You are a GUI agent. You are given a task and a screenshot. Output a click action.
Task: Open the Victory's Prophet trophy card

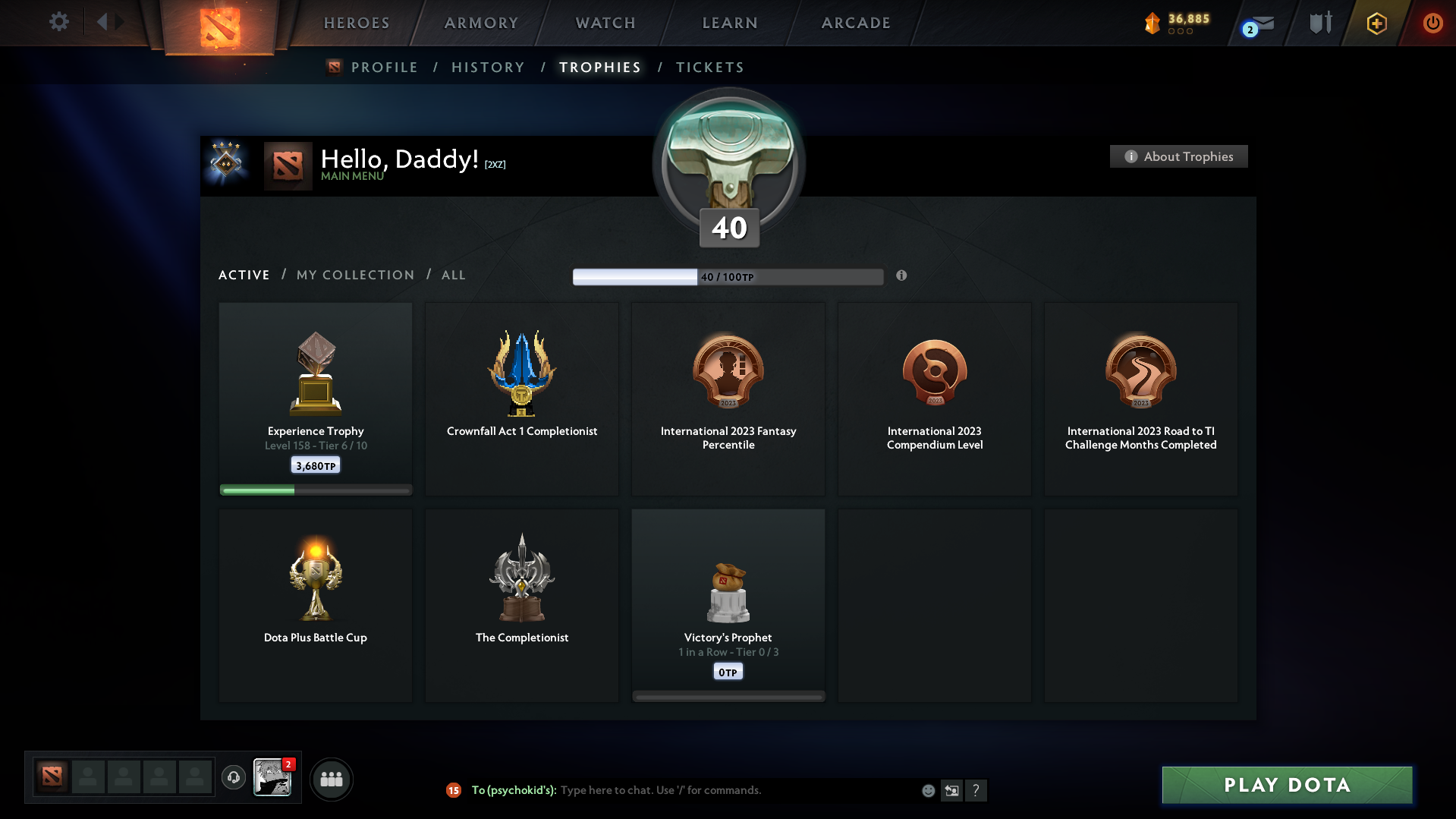pyautogui.click(x=728, y=605)
